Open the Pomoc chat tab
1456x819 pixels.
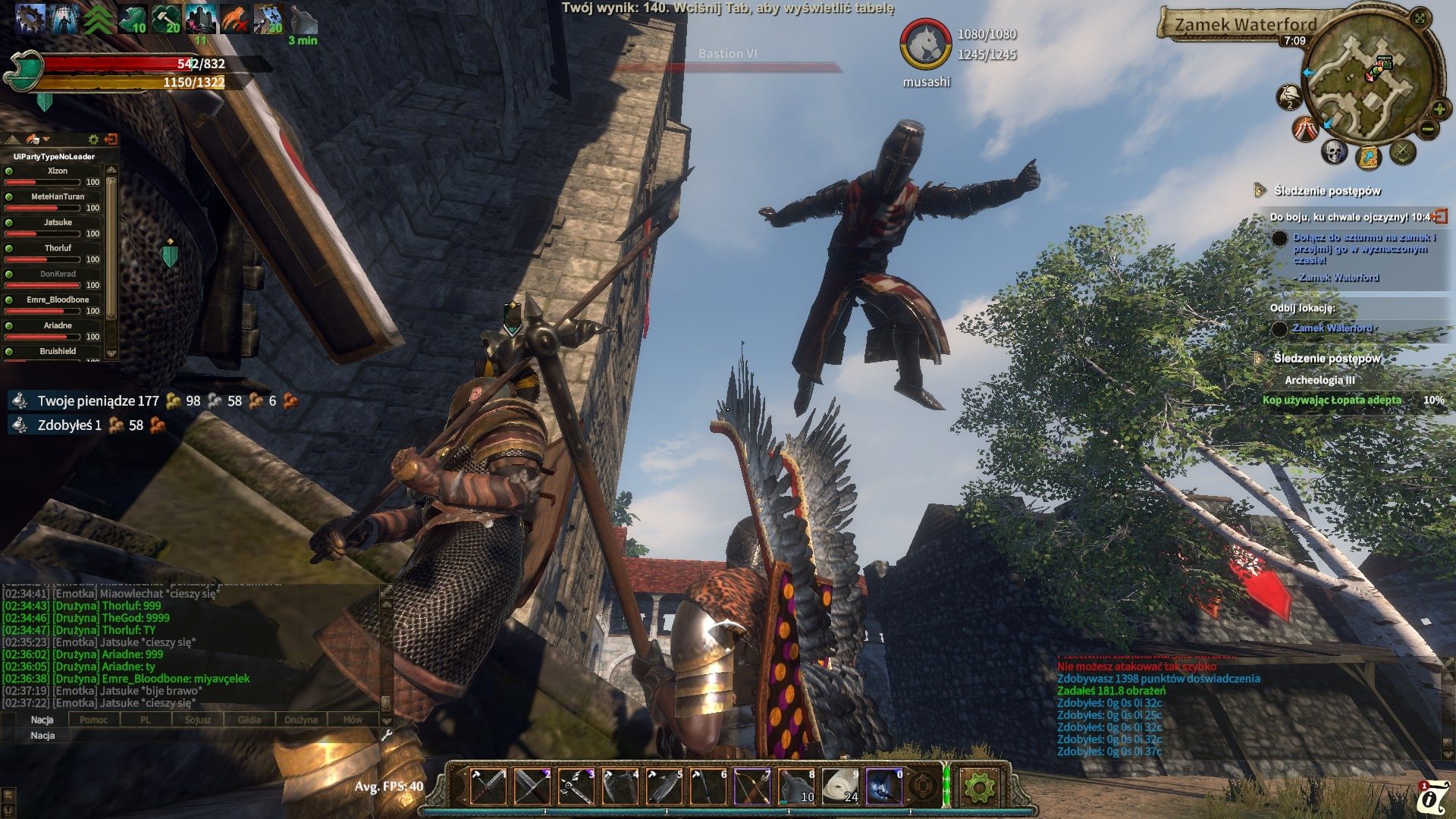tap(93, 720)
